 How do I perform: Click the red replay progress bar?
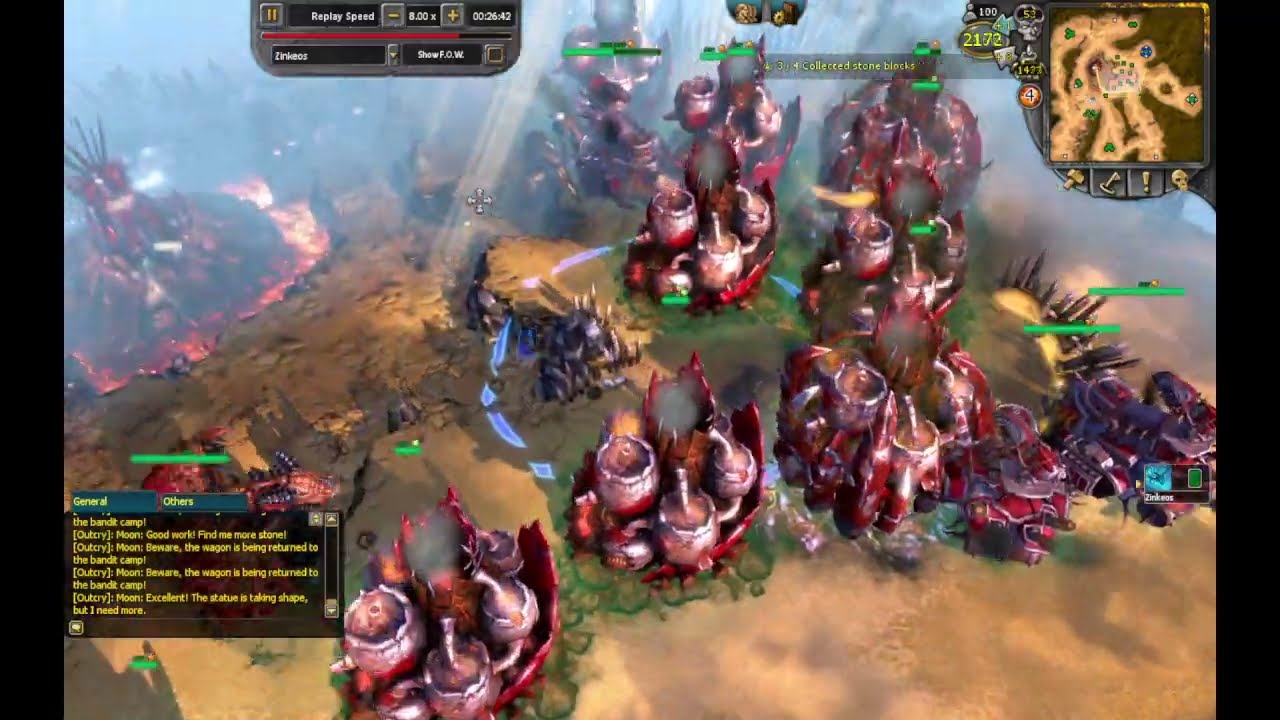387,36
